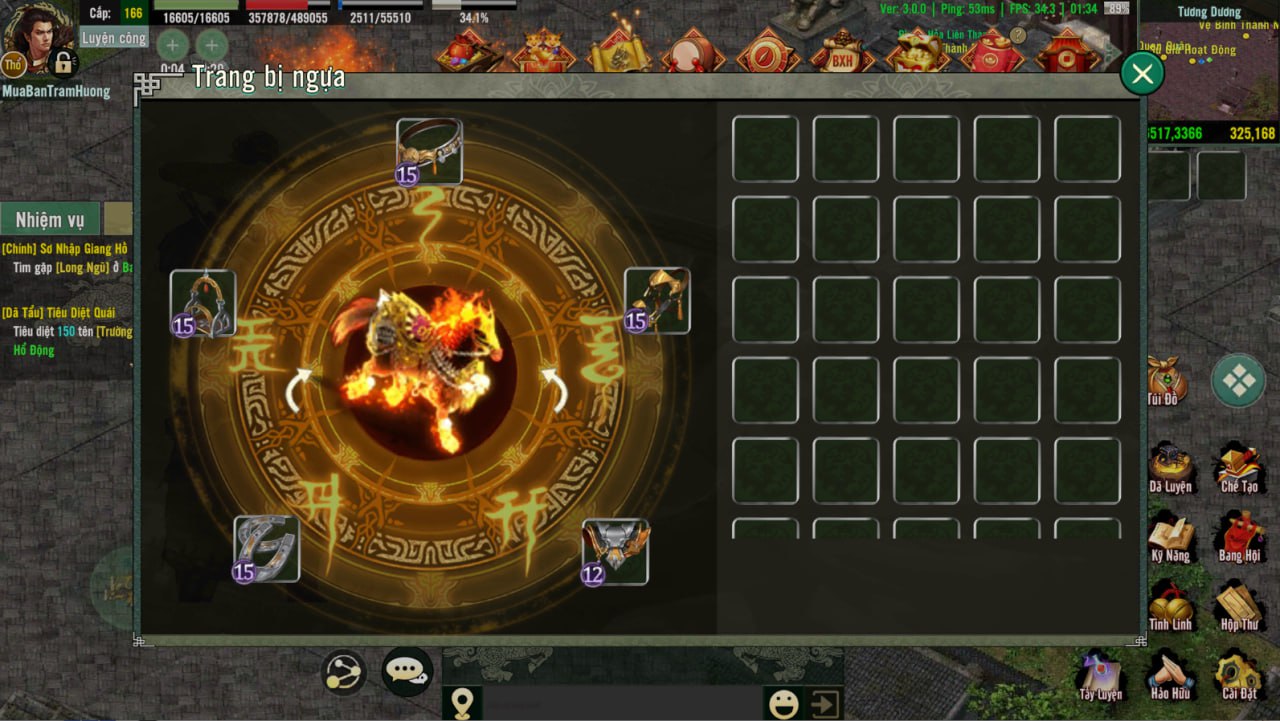Rotate the horse with the right arrow
Screen dimensions: 1280x721
(554, 389)
